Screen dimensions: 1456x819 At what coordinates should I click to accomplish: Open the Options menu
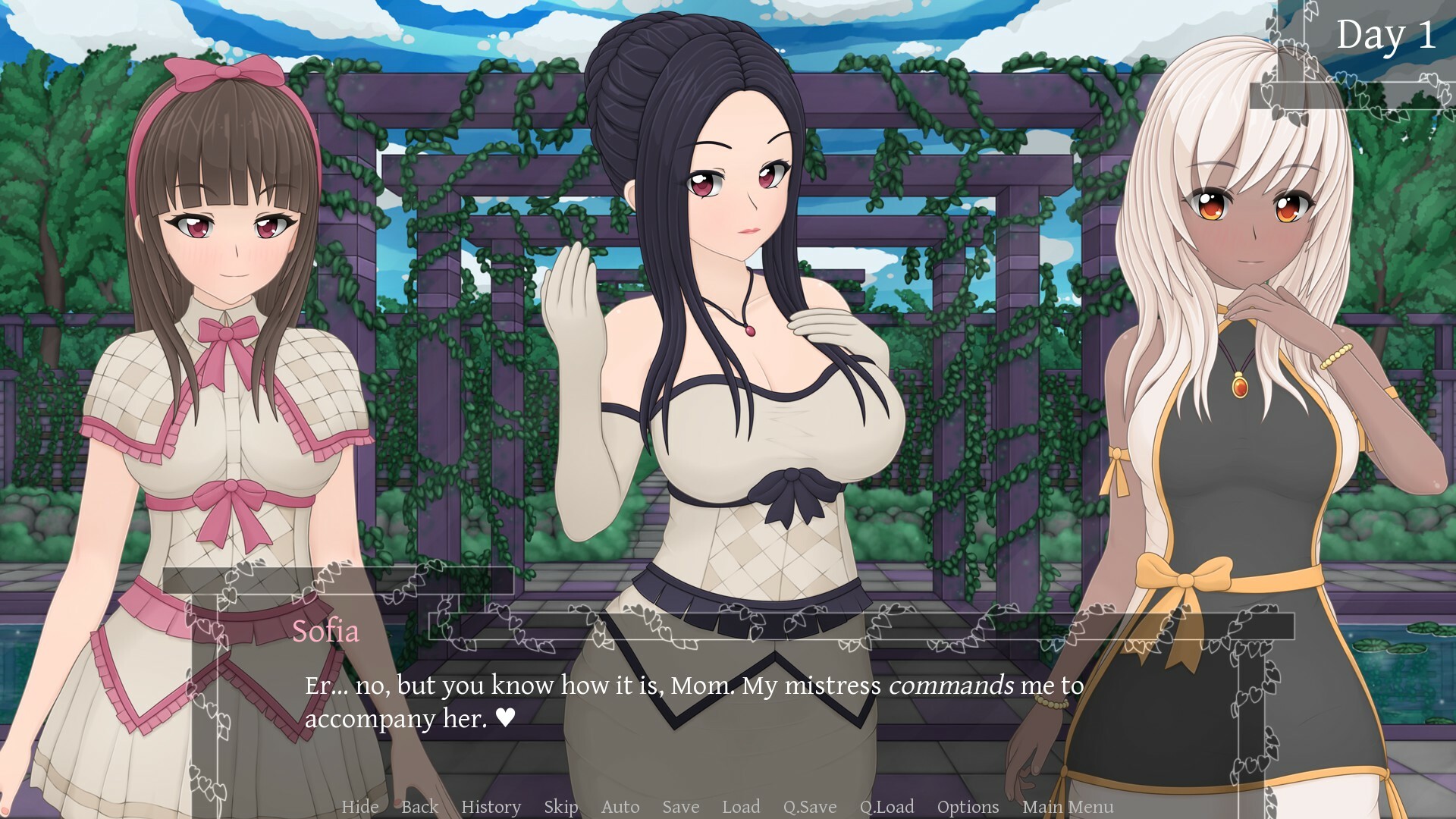click(x=967, y=807)
